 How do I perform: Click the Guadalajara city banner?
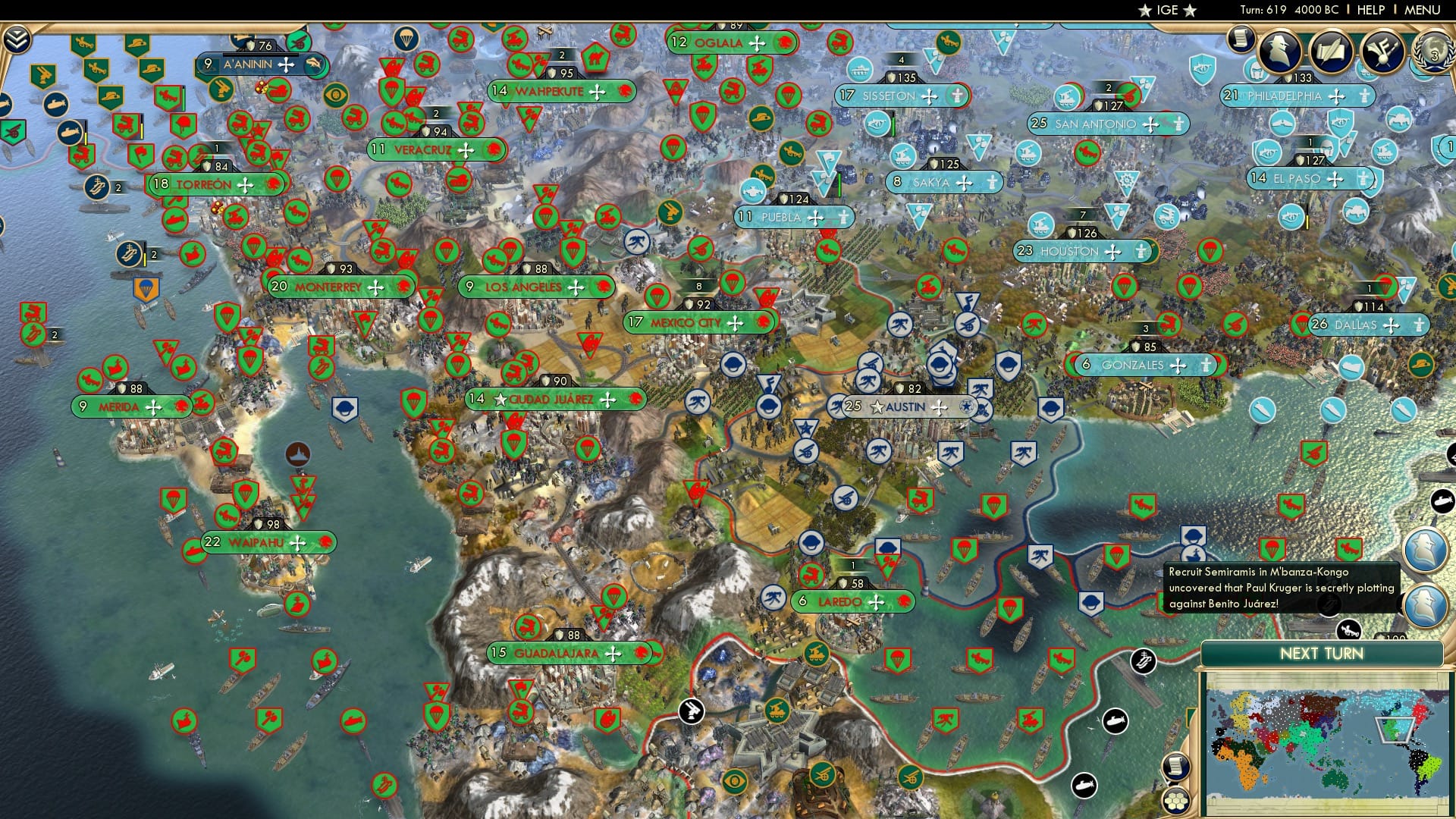[569, 651]
